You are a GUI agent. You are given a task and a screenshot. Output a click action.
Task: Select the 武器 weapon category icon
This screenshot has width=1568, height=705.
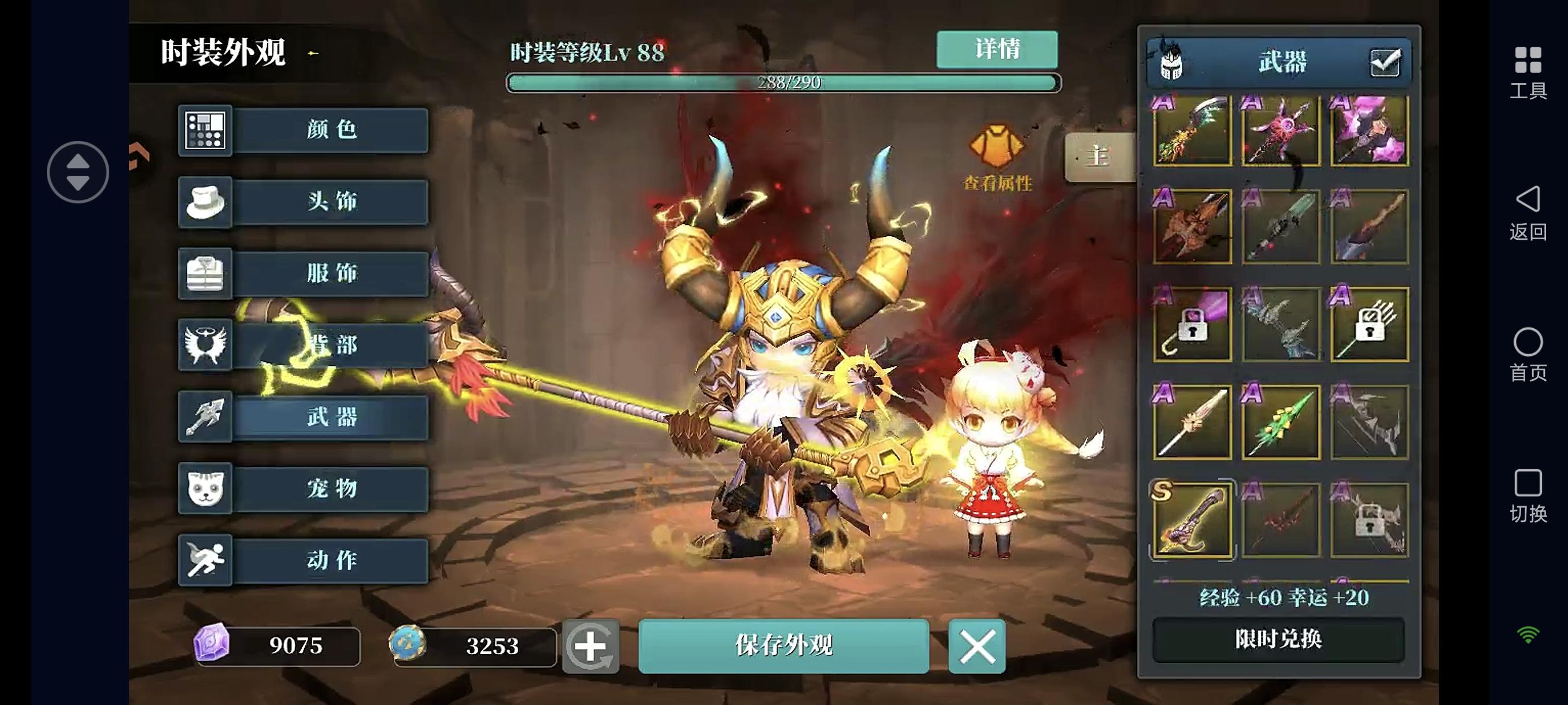[206, 418]
